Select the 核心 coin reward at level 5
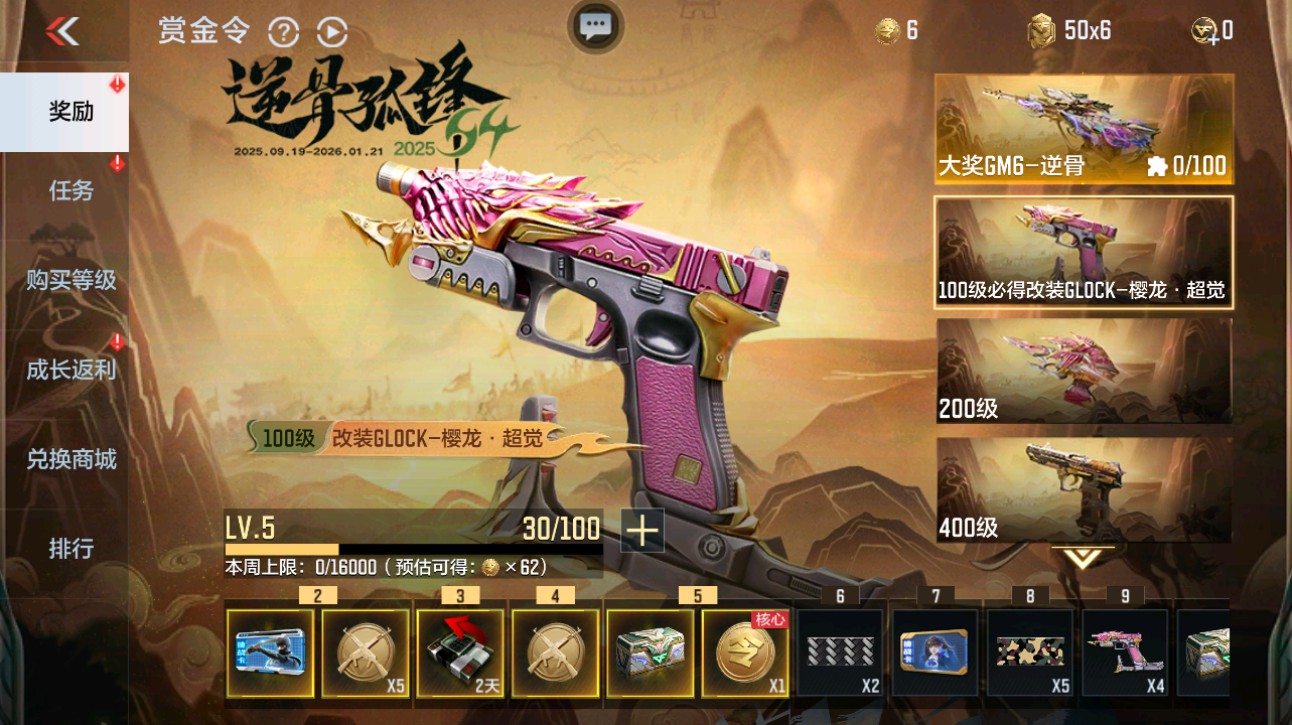This screenshot has width=1292, height=725. tap(747, 655)
